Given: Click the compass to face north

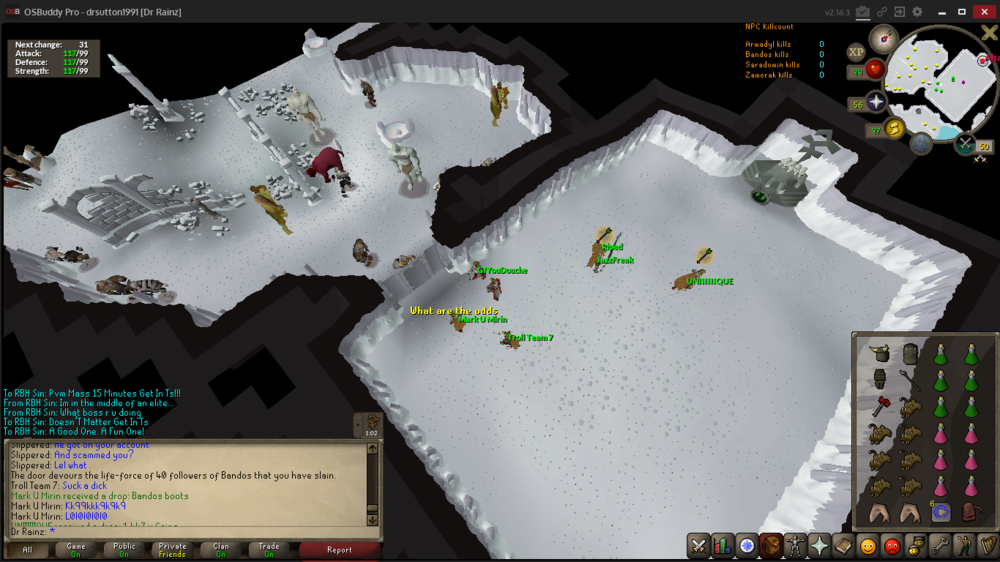Looking at the screenshot, I should 883,38.
